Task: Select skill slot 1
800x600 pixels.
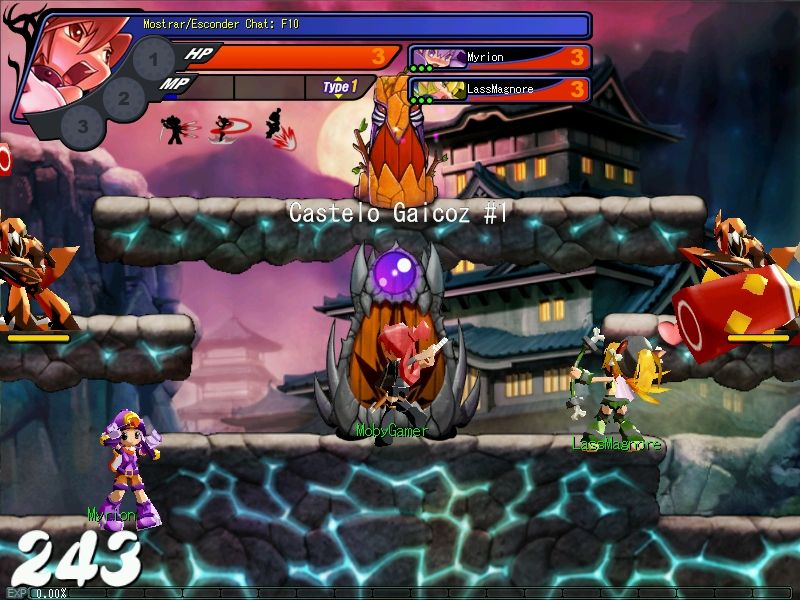Action: (153, 59)
